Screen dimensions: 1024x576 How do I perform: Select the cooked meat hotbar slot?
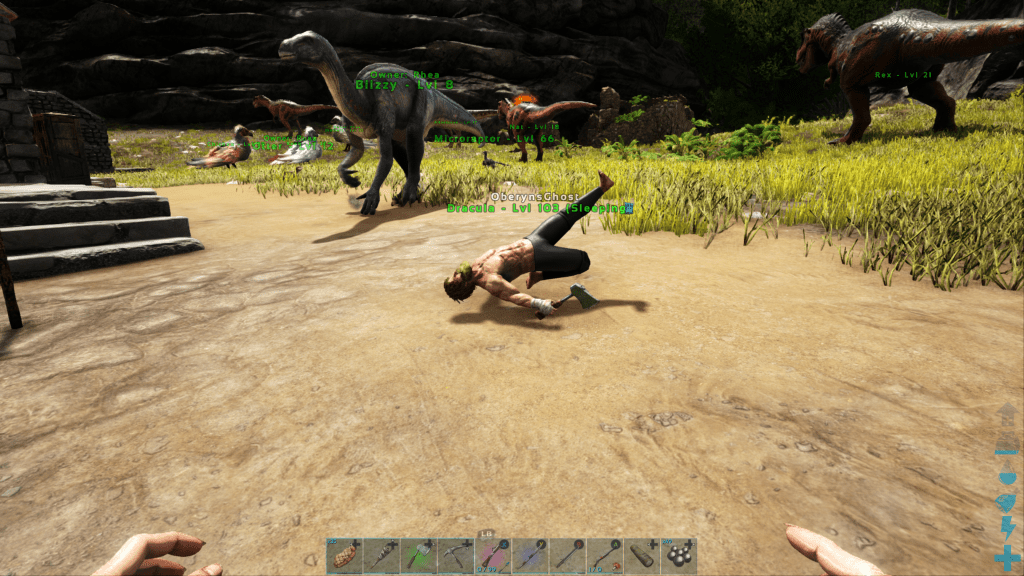click(x=344, y=556)
